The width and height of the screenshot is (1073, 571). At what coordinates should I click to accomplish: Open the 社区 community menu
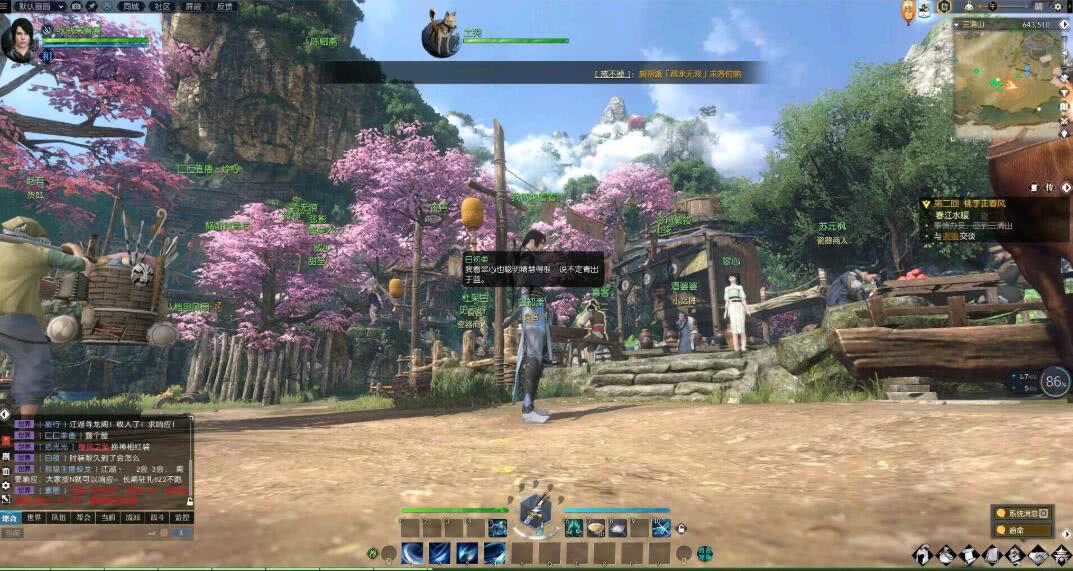click(162, 6)
